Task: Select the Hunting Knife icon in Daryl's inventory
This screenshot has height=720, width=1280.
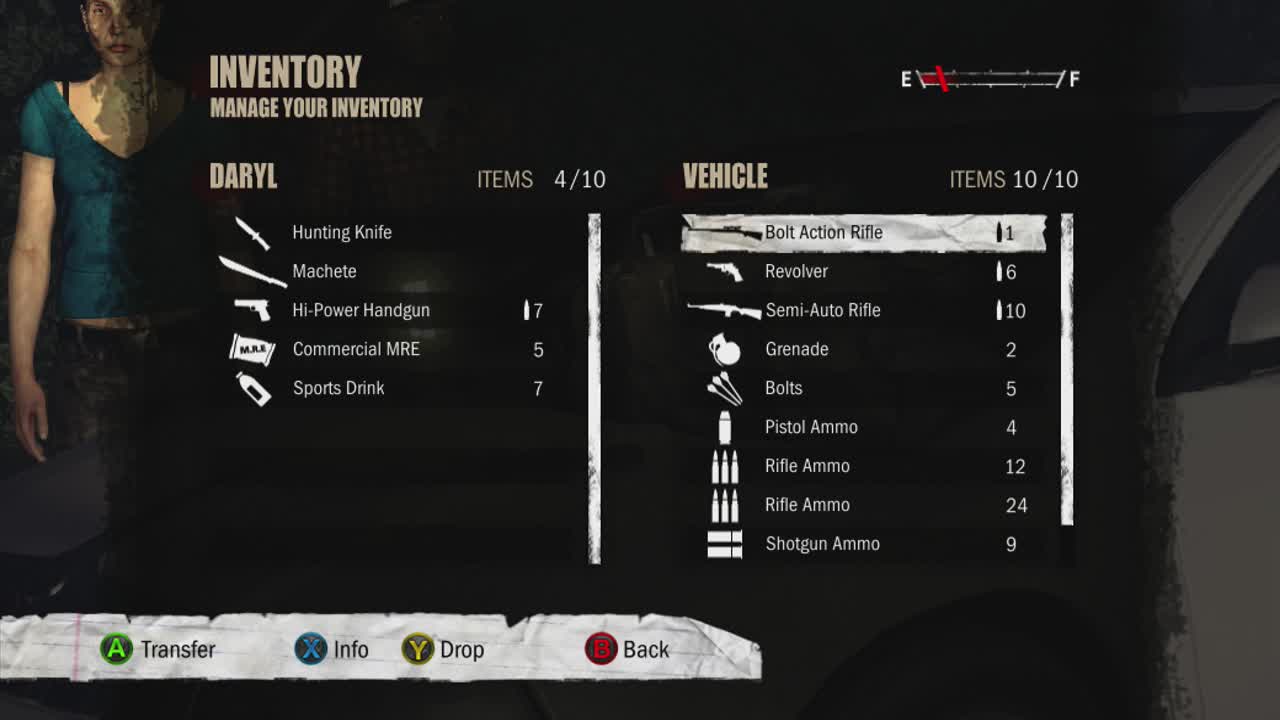Action: [252, 231]
